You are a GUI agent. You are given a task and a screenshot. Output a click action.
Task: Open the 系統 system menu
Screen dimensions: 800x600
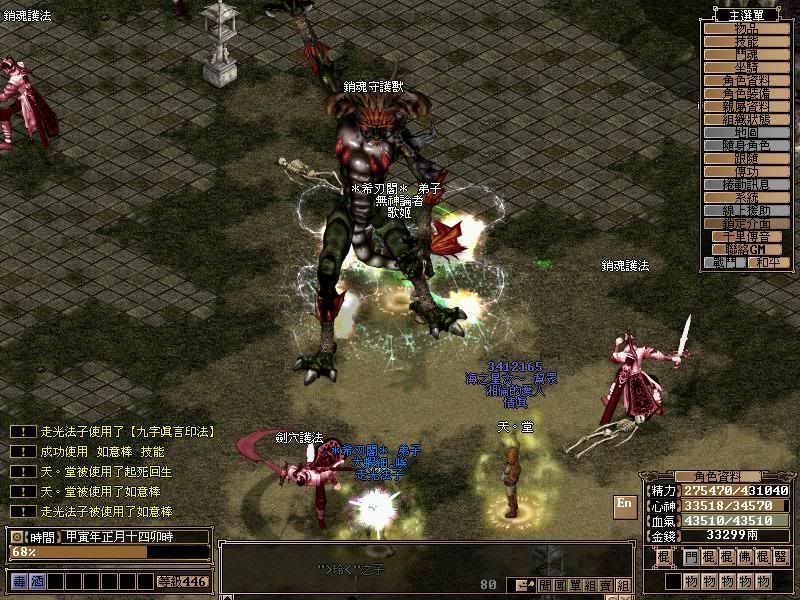[747, 198]
